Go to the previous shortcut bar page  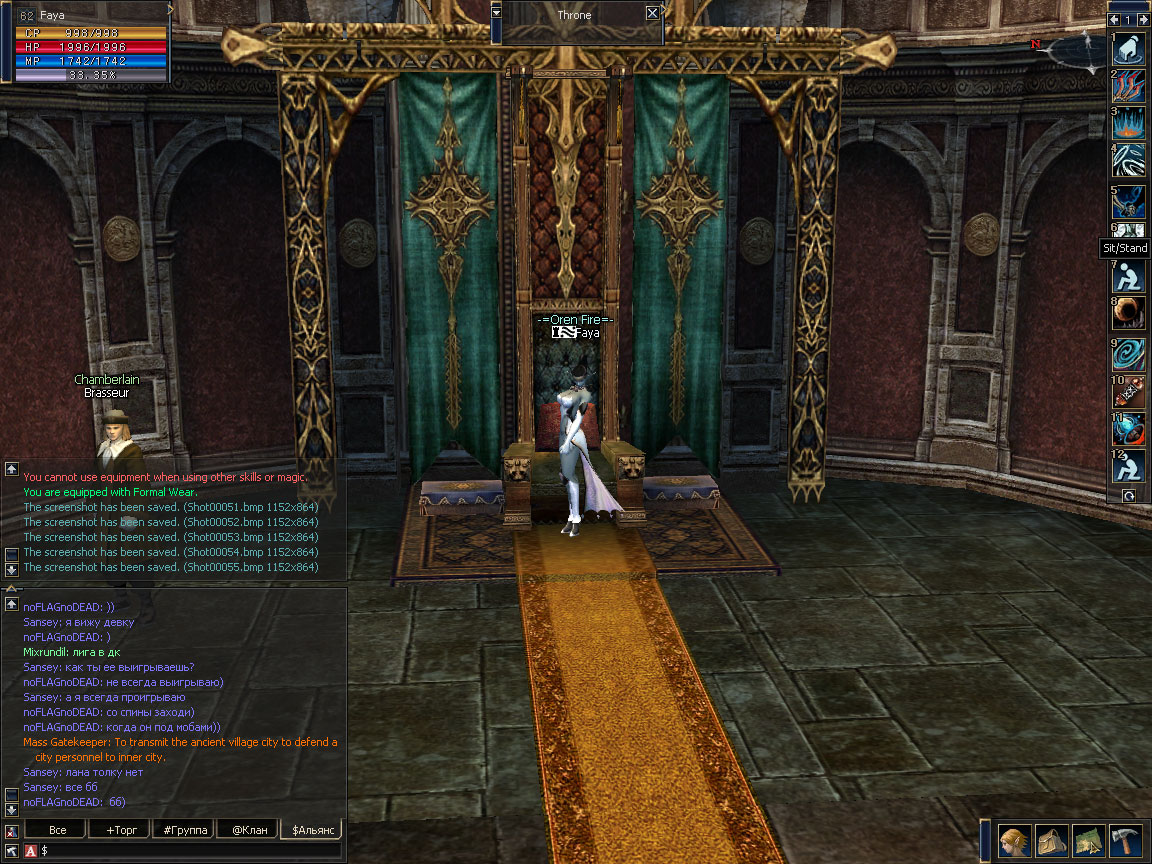point(1115,19)
